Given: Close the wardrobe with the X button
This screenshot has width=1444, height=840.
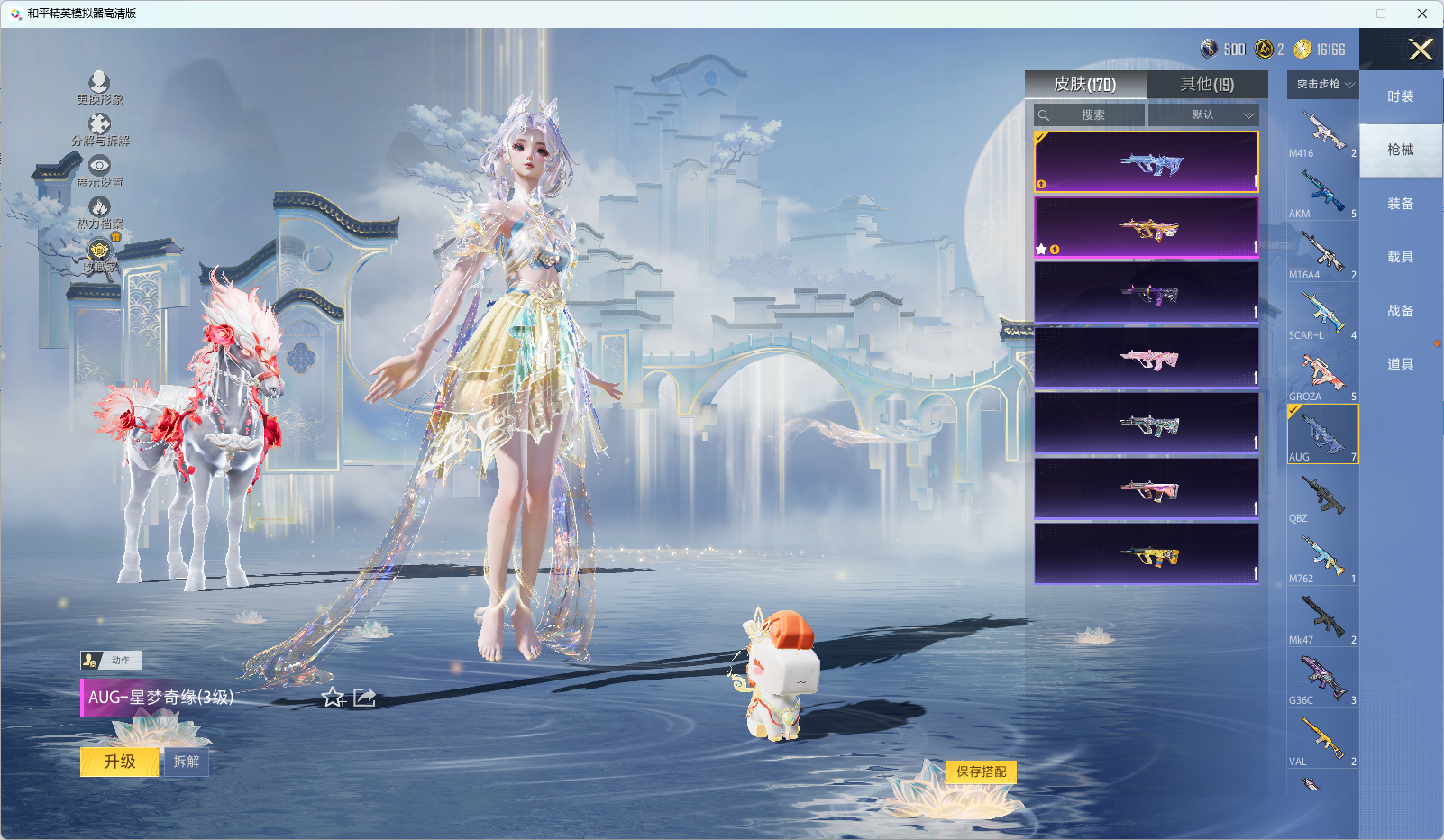Looking at the screenshot, I should (1421, 50).
